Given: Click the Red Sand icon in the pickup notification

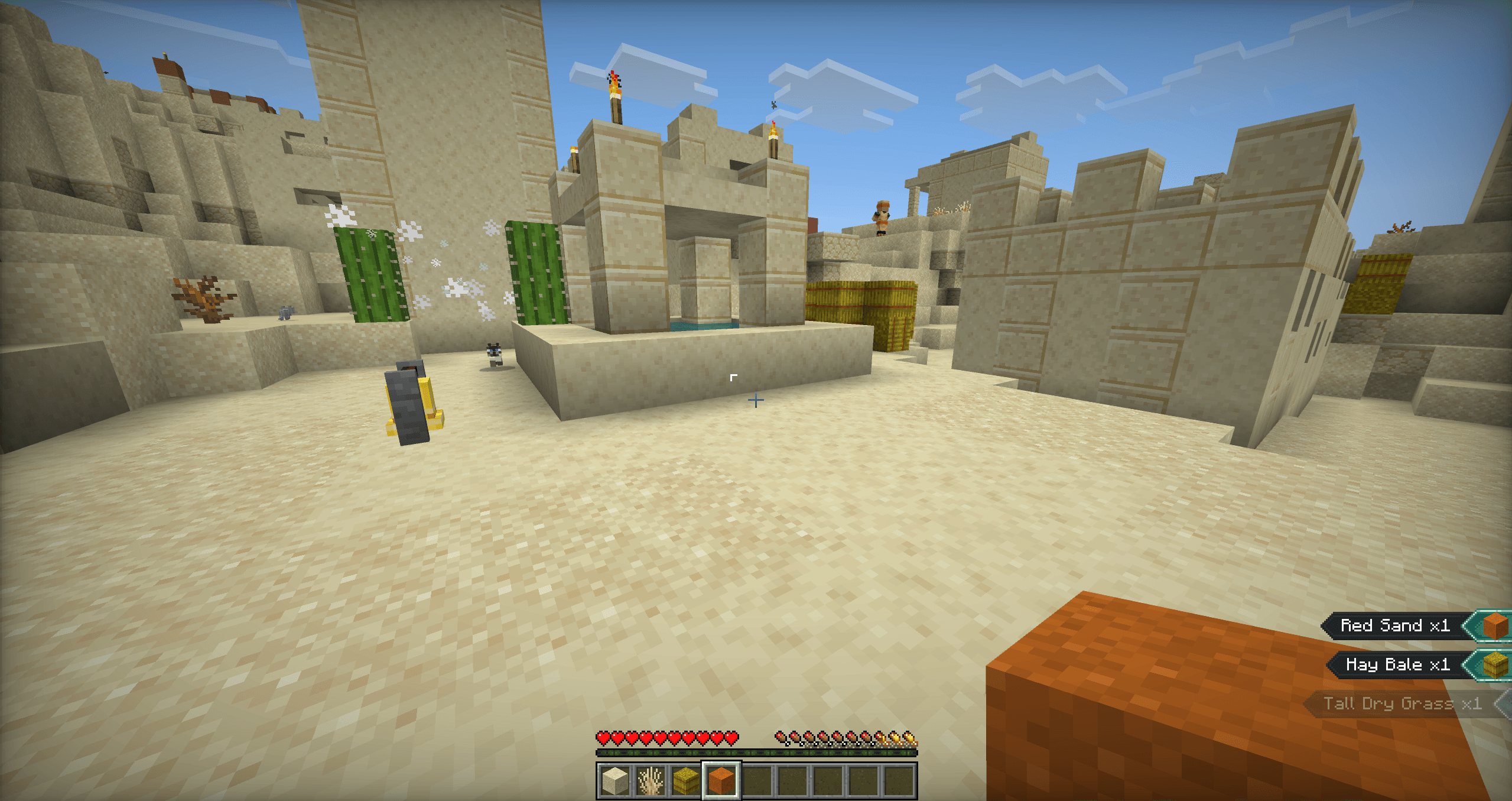Looking at the screenshot, I should [1492, 625].
